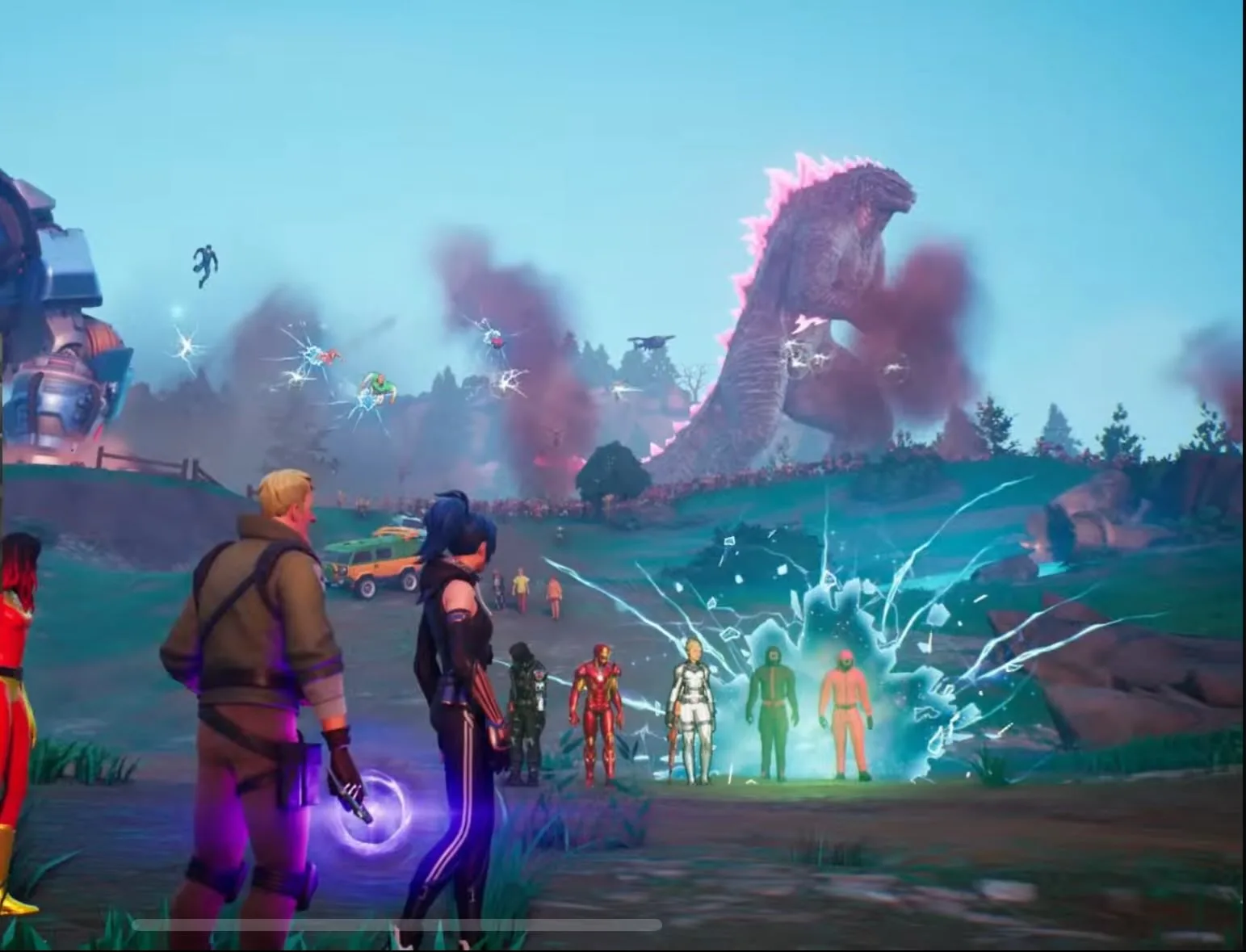Click the red-suited hero at the left edge
The image size is (1246, 952).
[x=16, y=686]
